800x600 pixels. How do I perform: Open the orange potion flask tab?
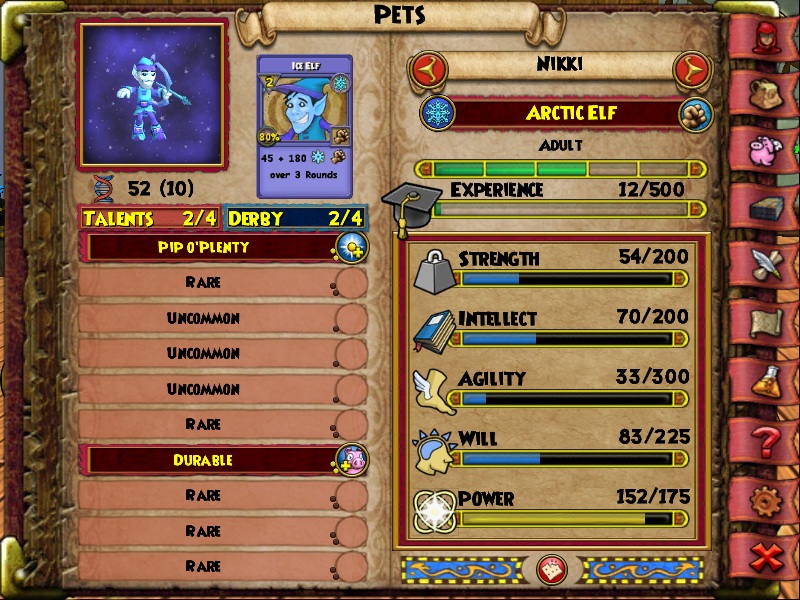(767, 381)
